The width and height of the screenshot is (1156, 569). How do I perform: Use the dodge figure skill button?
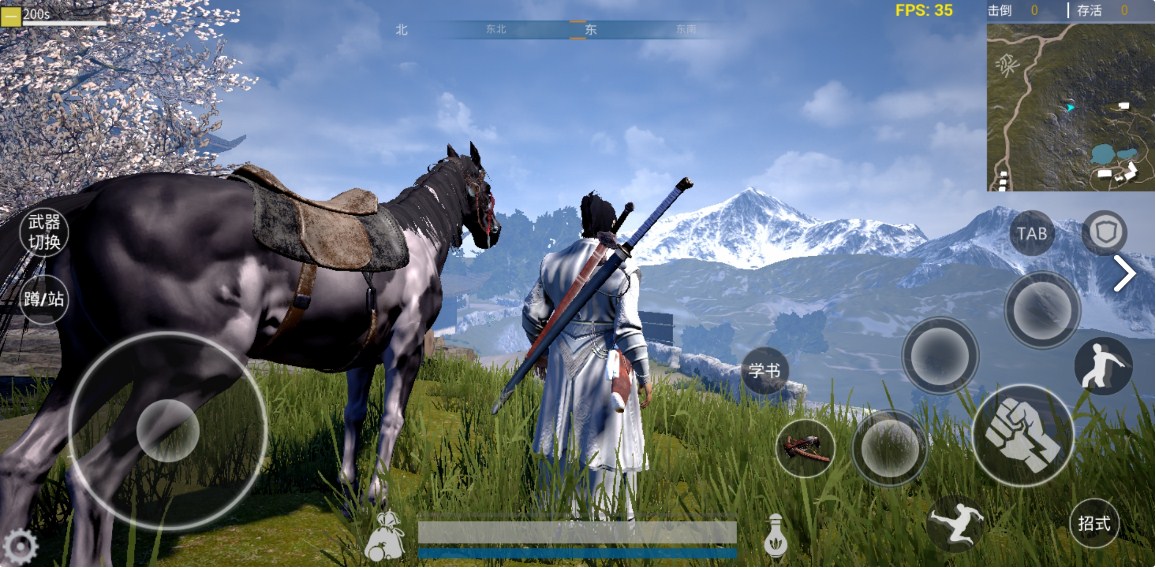[1103, 366]
